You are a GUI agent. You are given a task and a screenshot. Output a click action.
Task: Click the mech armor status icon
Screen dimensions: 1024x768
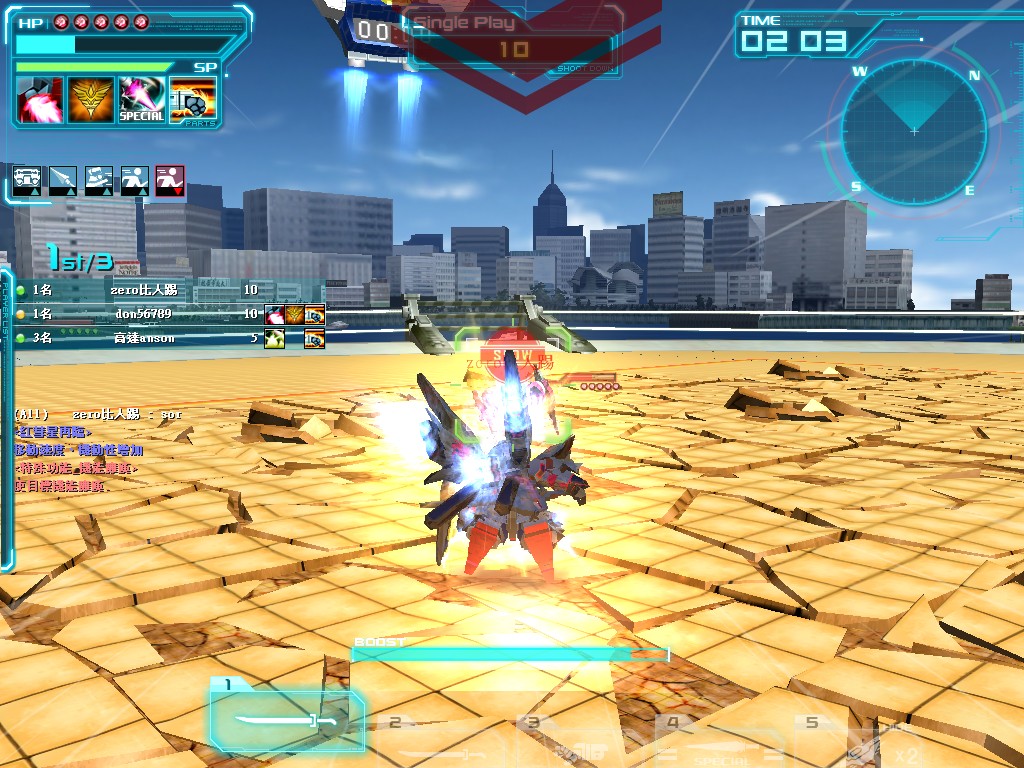coord(27,181)
